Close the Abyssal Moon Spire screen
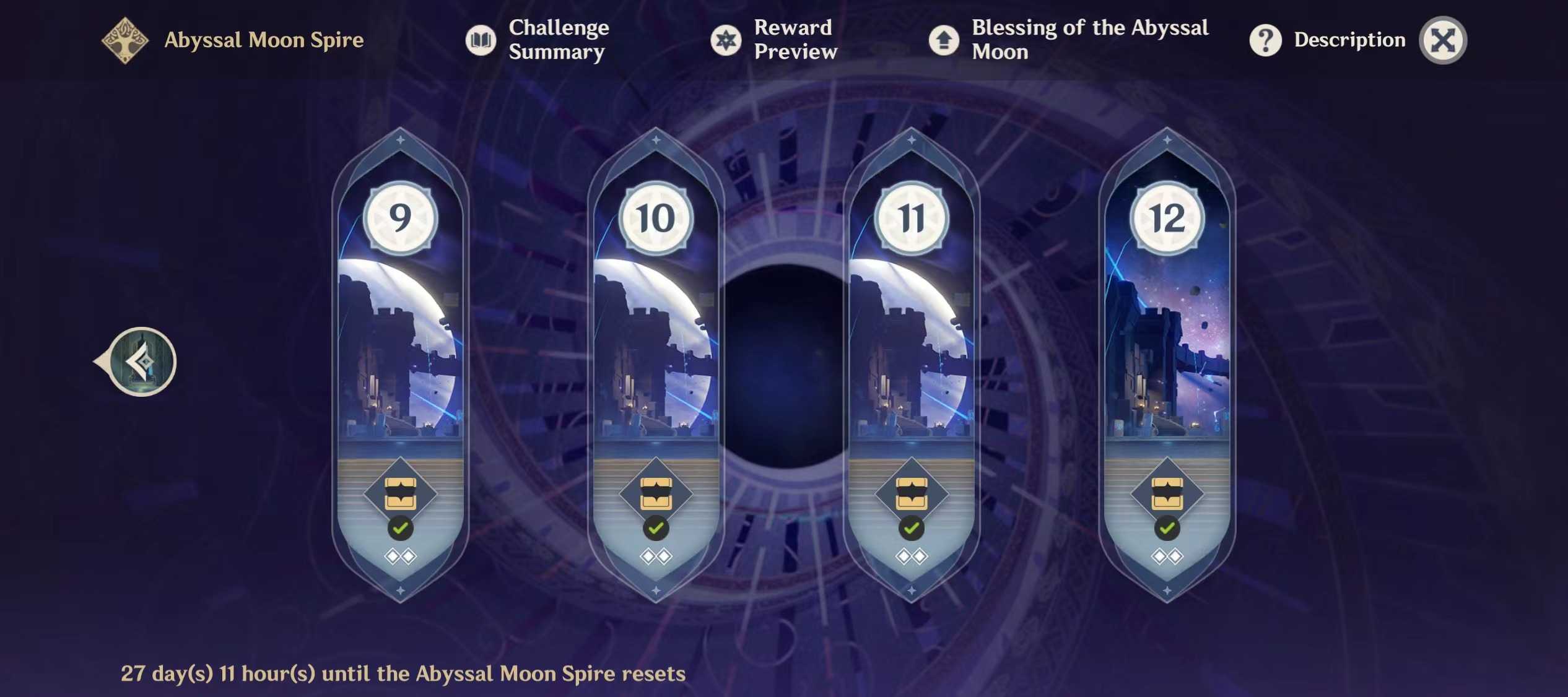 coord(1442,41)
